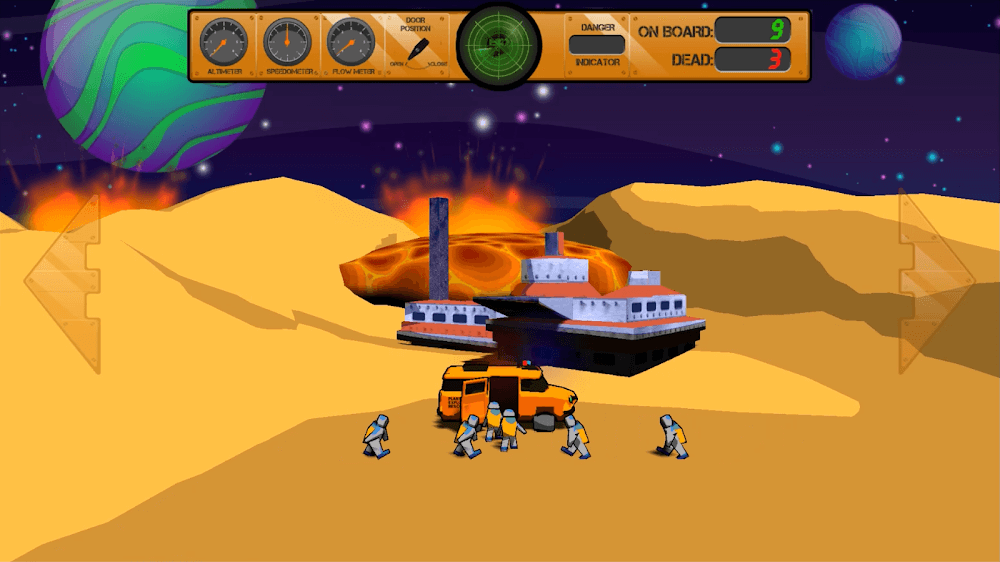
Task: Flip the door position open/close lever
Action: coord(419,50)
